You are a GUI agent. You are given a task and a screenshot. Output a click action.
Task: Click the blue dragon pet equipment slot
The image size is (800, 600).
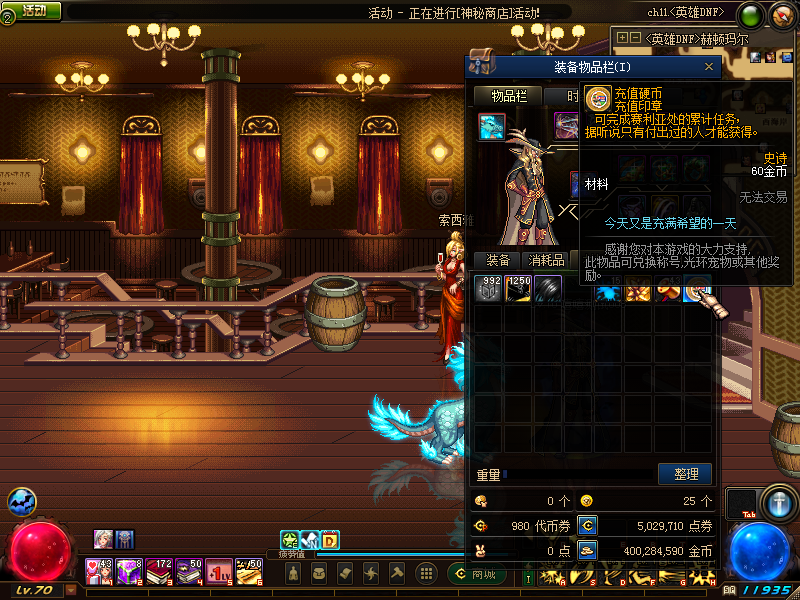pos(491,127)
